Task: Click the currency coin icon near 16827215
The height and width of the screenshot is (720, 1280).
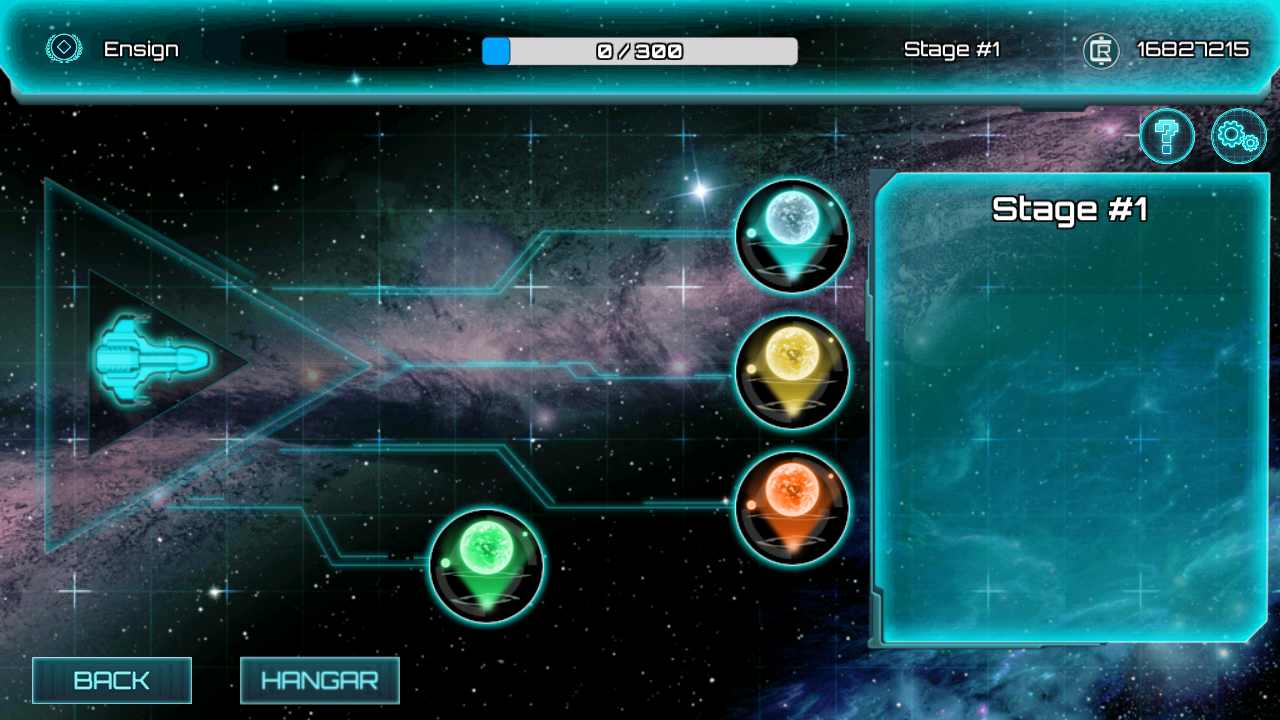Action: (1100, 49)
